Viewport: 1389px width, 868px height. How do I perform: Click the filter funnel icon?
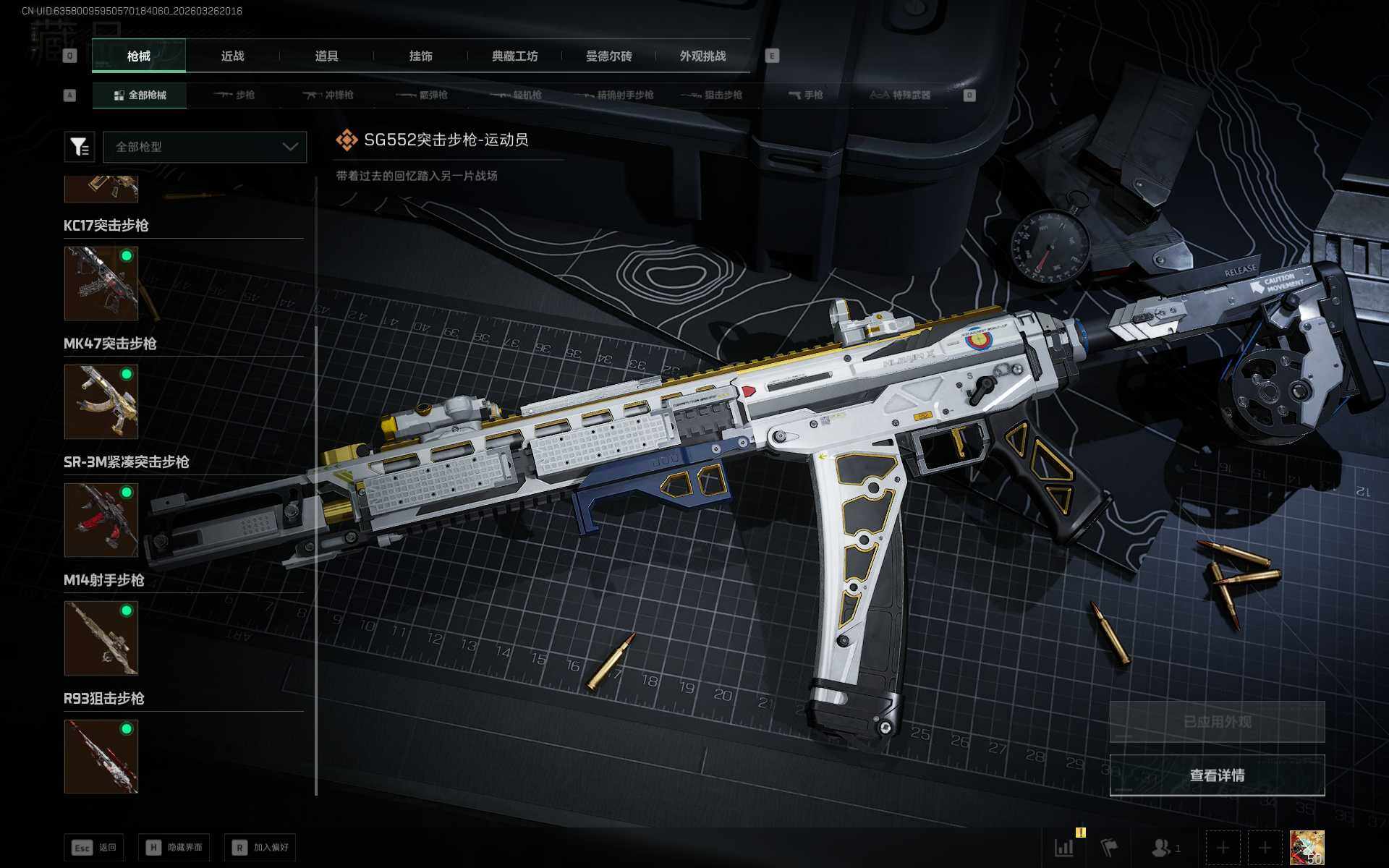pos(80,147)
